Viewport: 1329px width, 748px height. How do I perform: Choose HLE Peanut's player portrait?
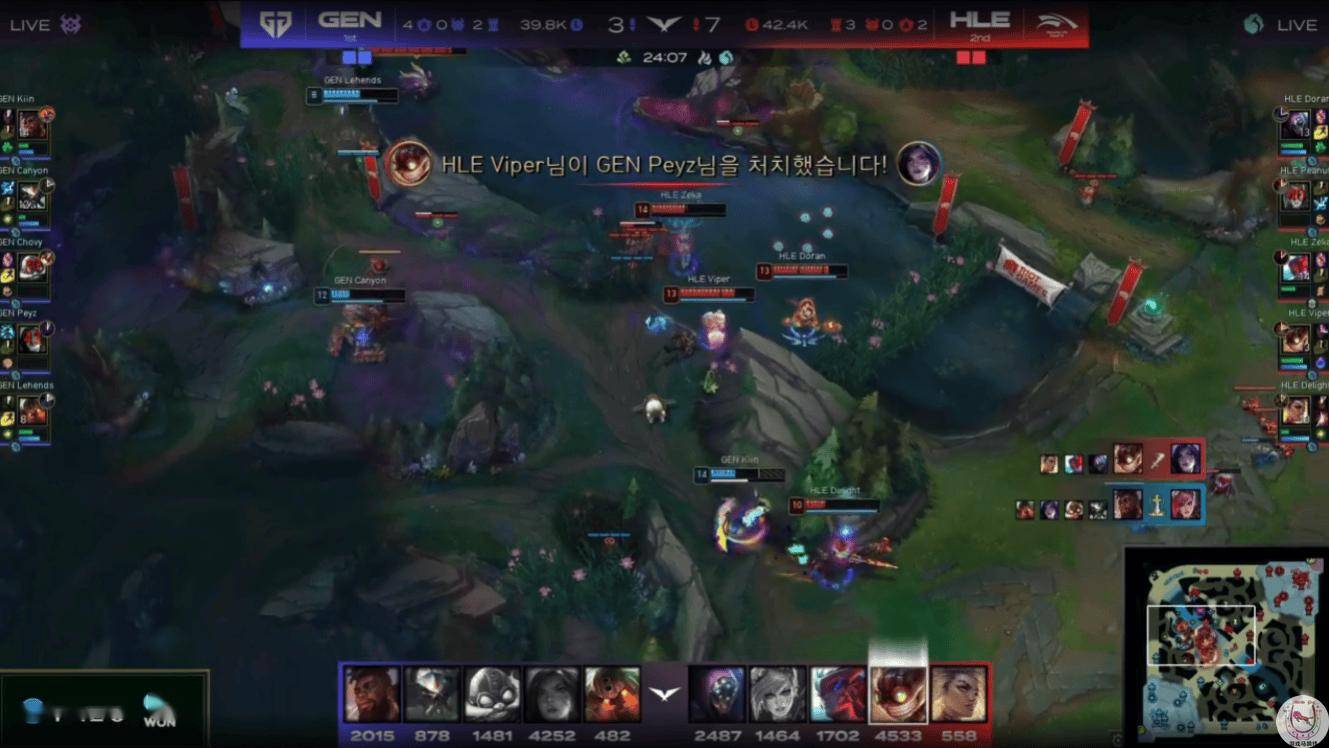pos(1296,196)
